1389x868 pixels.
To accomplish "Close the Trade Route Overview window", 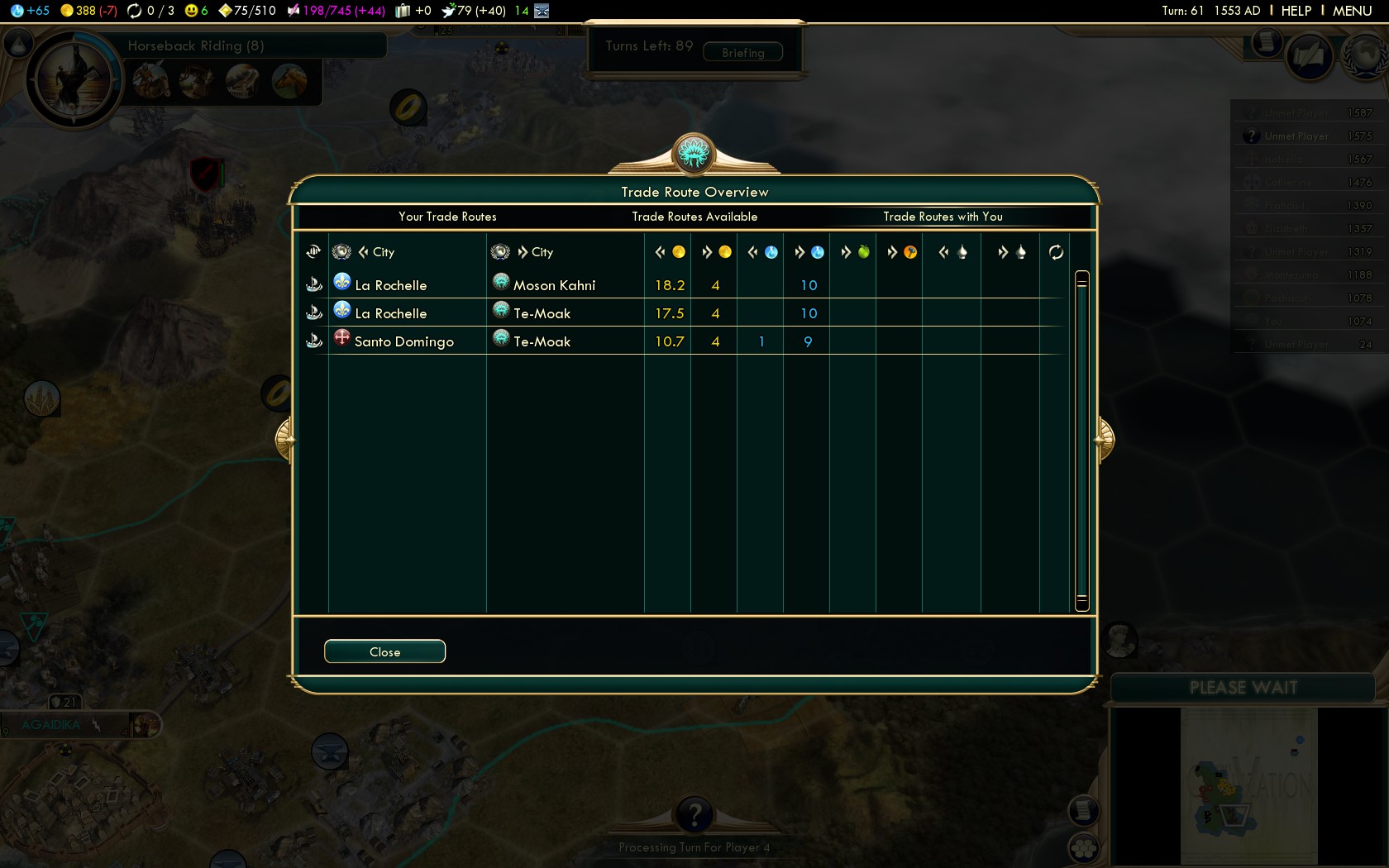I will click(384, 651).
